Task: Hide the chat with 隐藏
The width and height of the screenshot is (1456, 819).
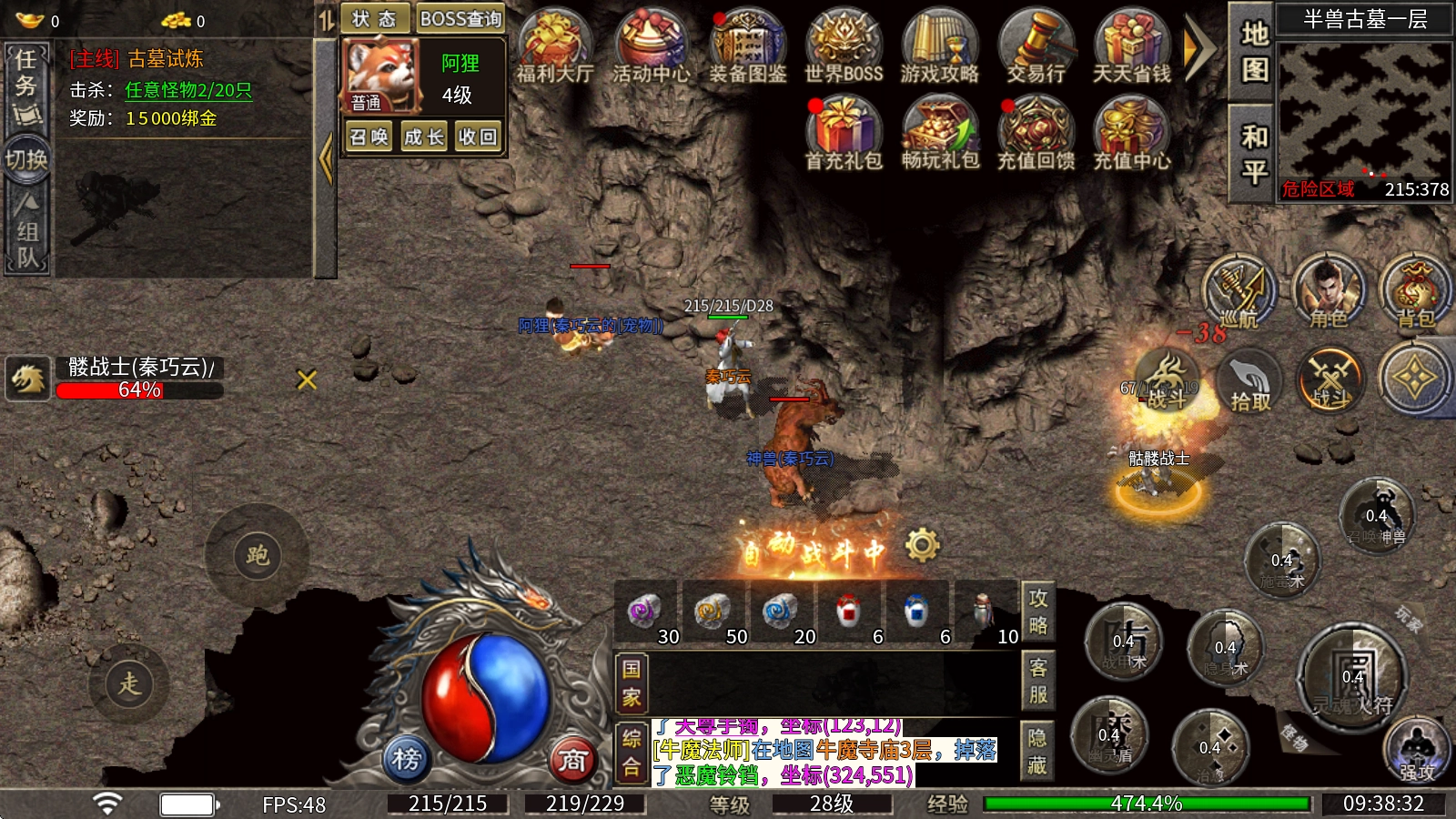Action: (1037, 751)
